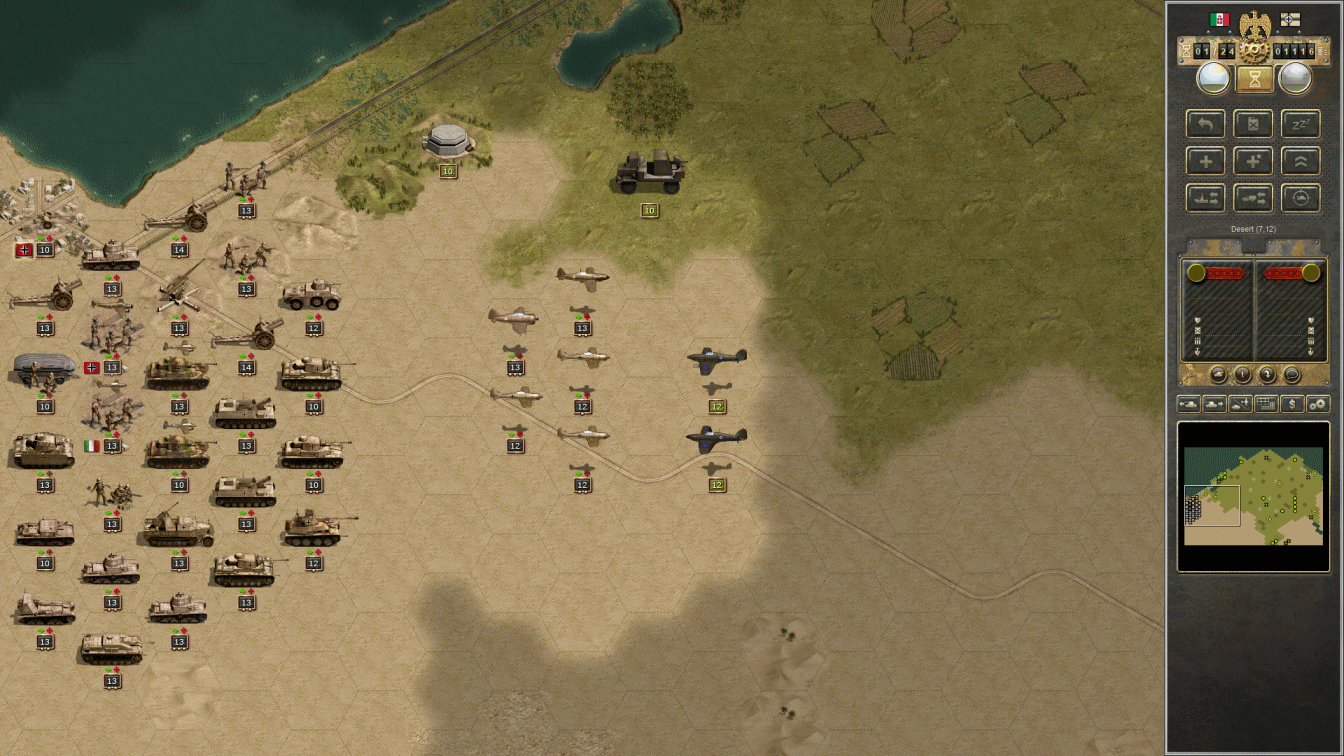Screen dimensions: 1344x756
Task: Toggle sea transport embarkation
Action: (1206, 198)
